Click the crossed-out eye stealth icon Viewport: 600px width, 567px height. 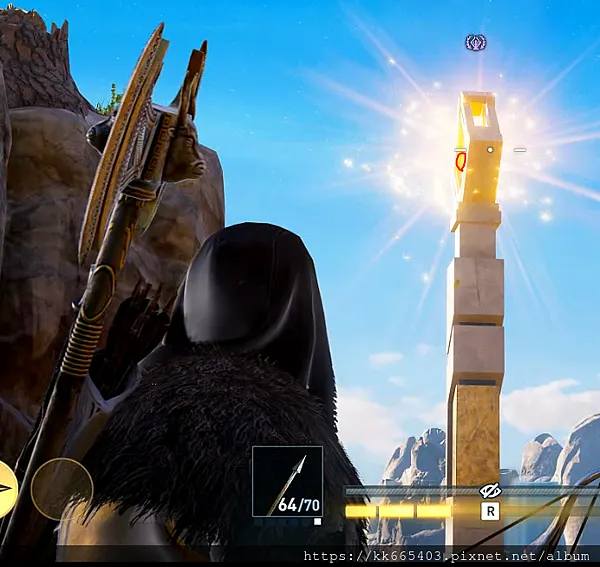pos(490,490)
